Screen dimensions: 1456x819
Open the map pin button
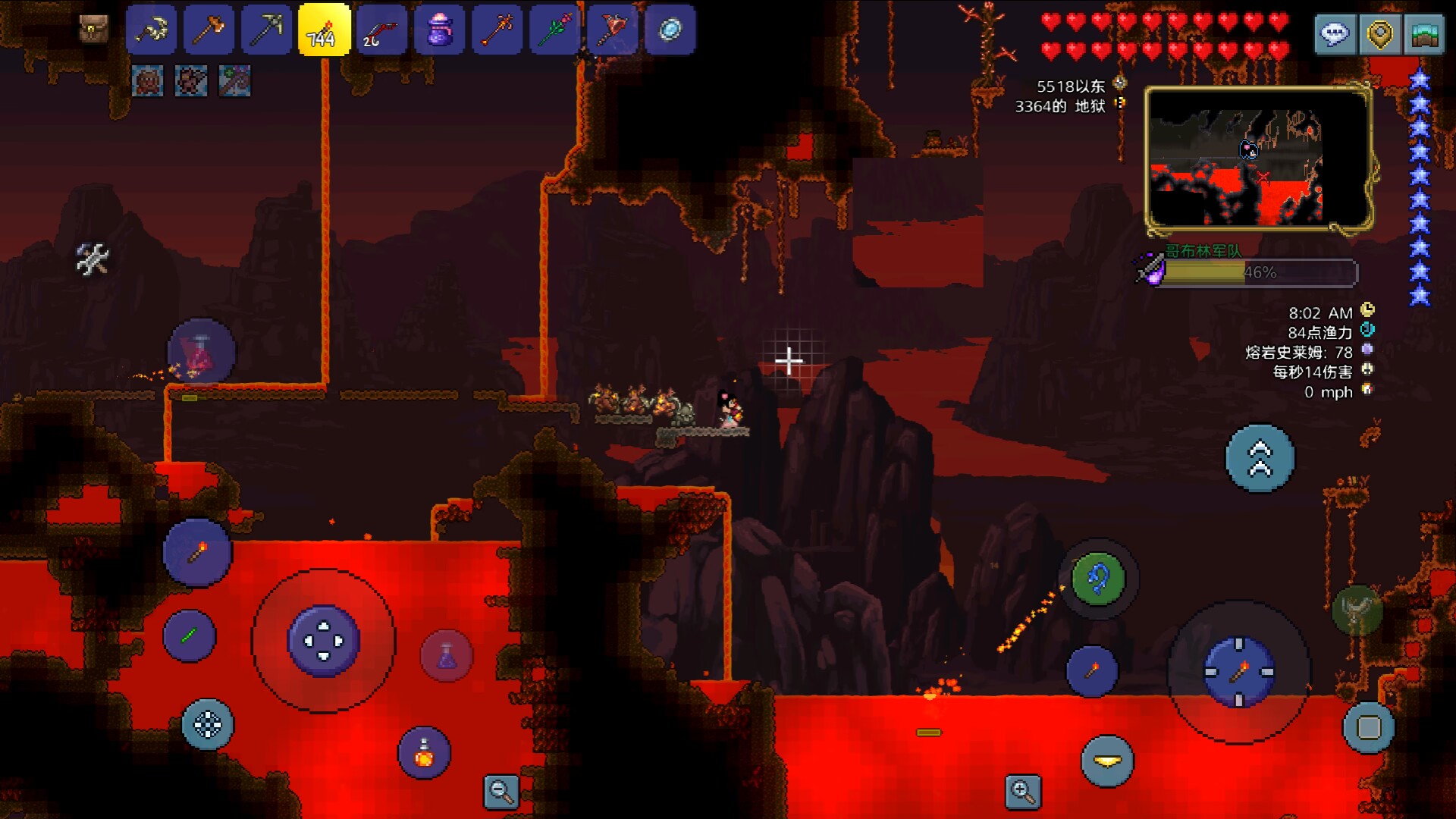(x=1379, y=34)
